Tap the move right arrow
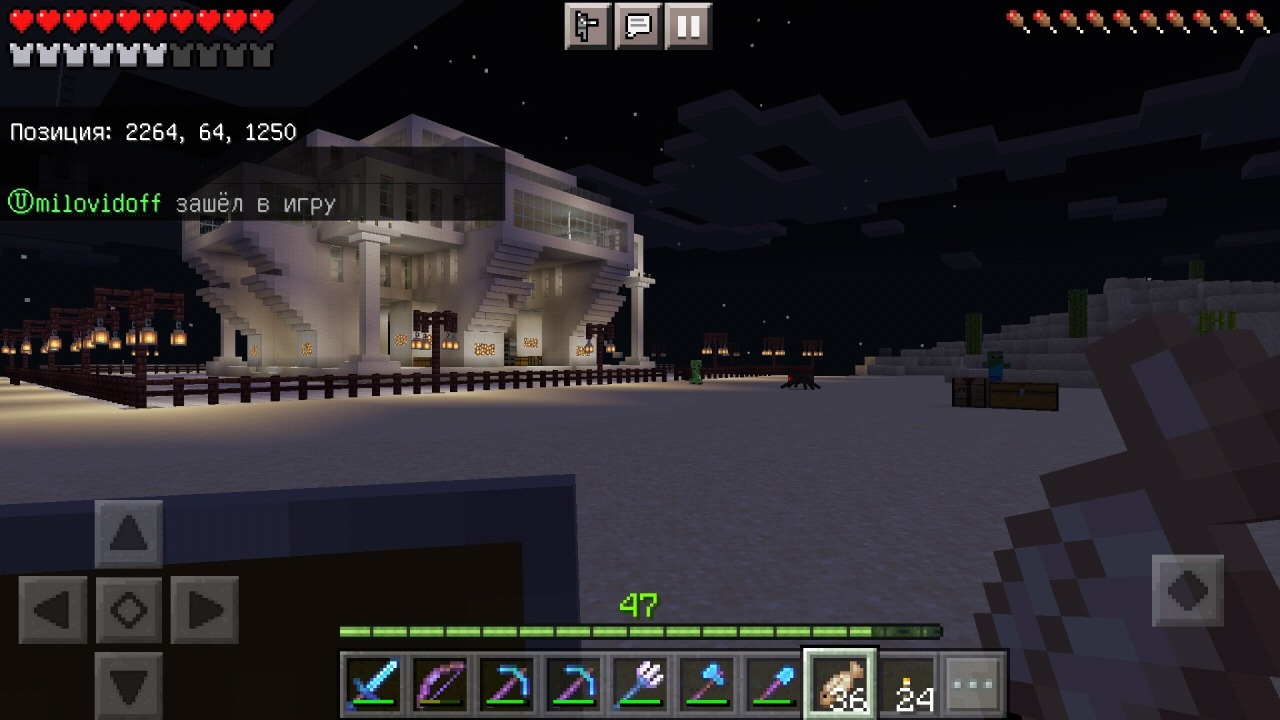The height and width of the screenshot is (720, 1280). click(205, 609)
